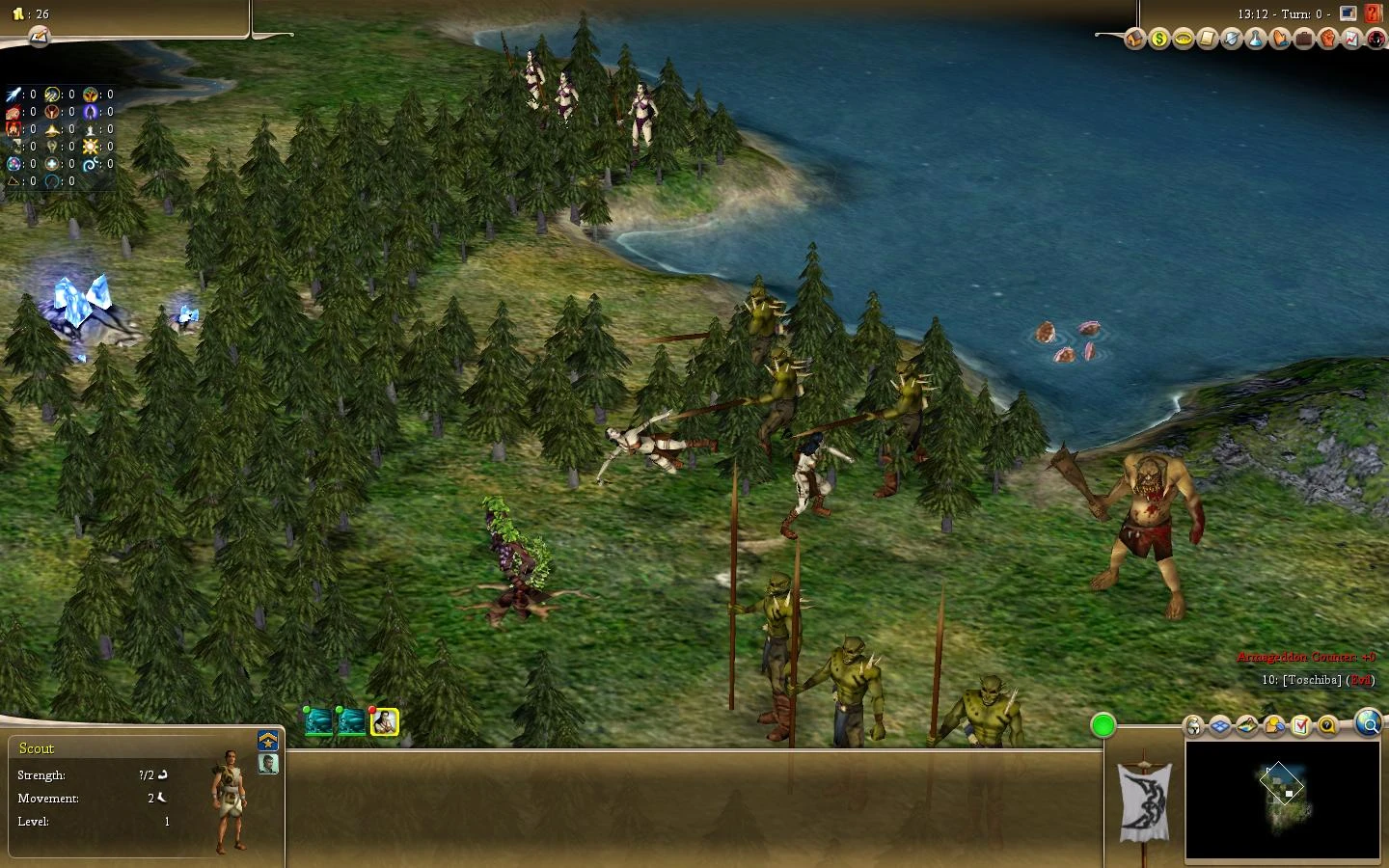Toggle the grid overlay on the minimap

click(1218, 725)
